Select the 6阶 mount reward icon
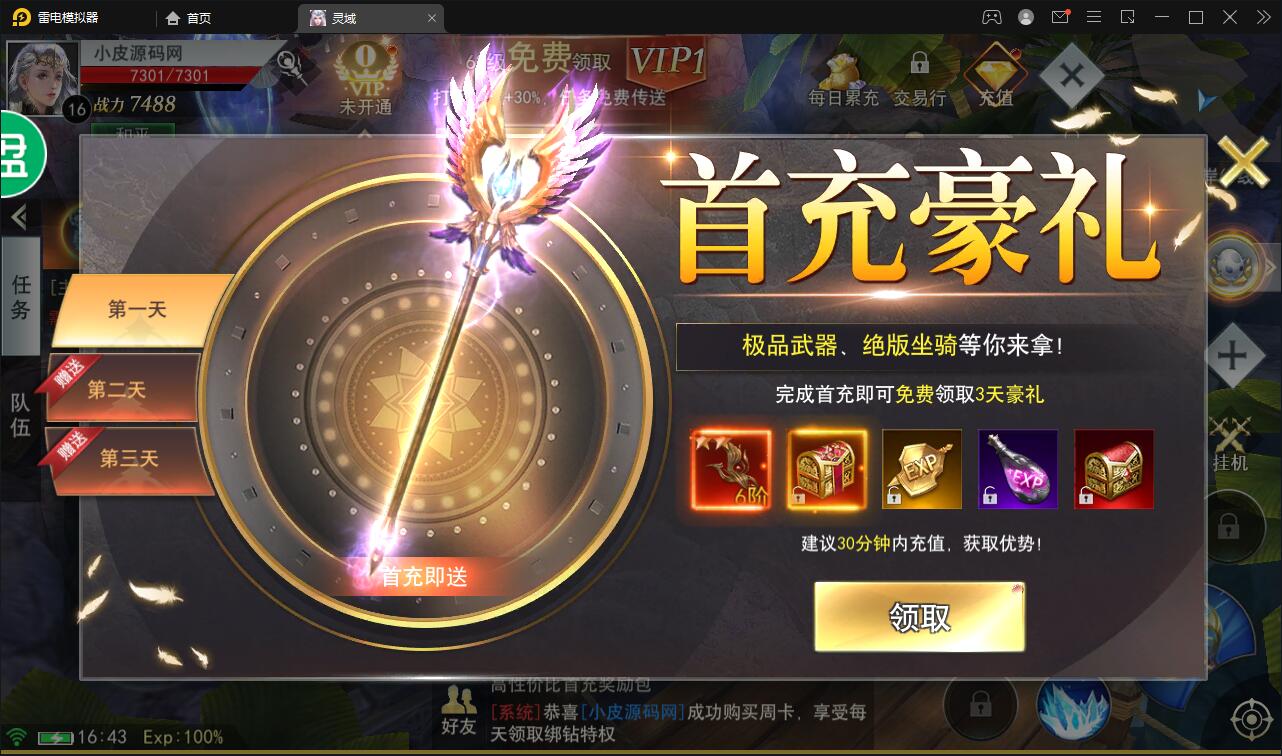1282x756 pixels. click(729, 468)
